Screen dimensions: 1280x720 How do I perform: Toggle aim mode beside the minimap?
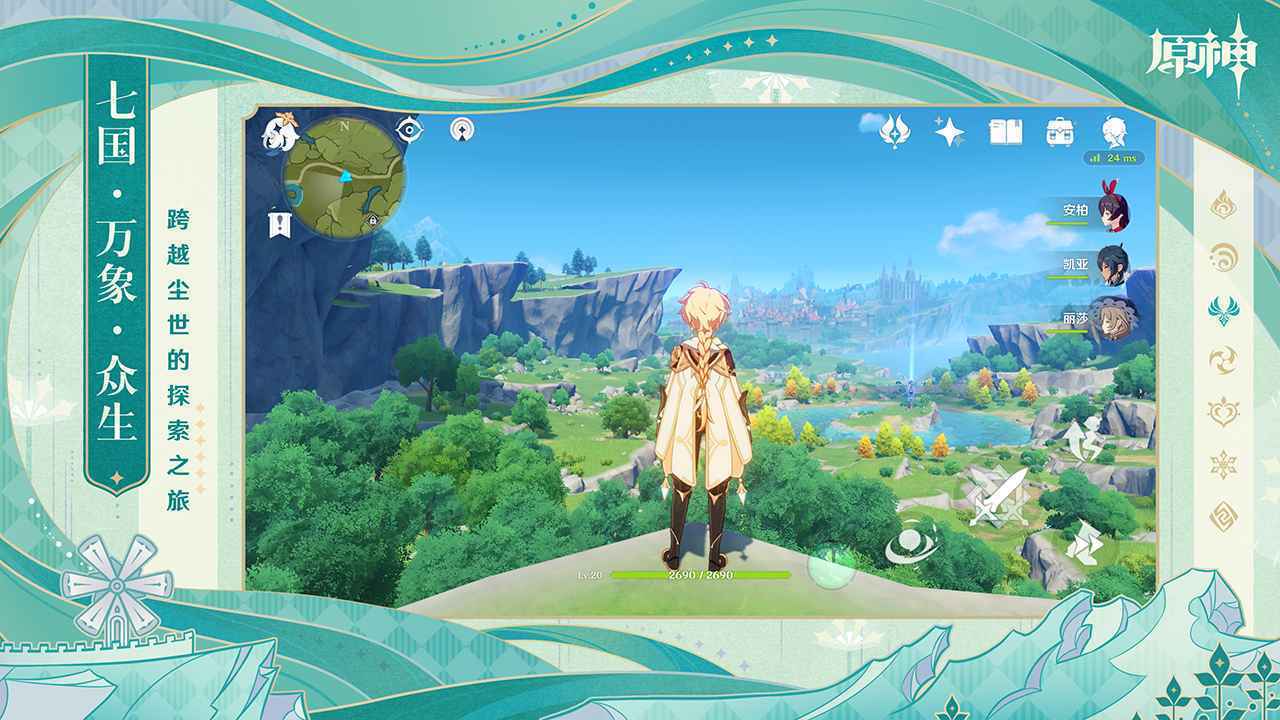pos(462,130)
